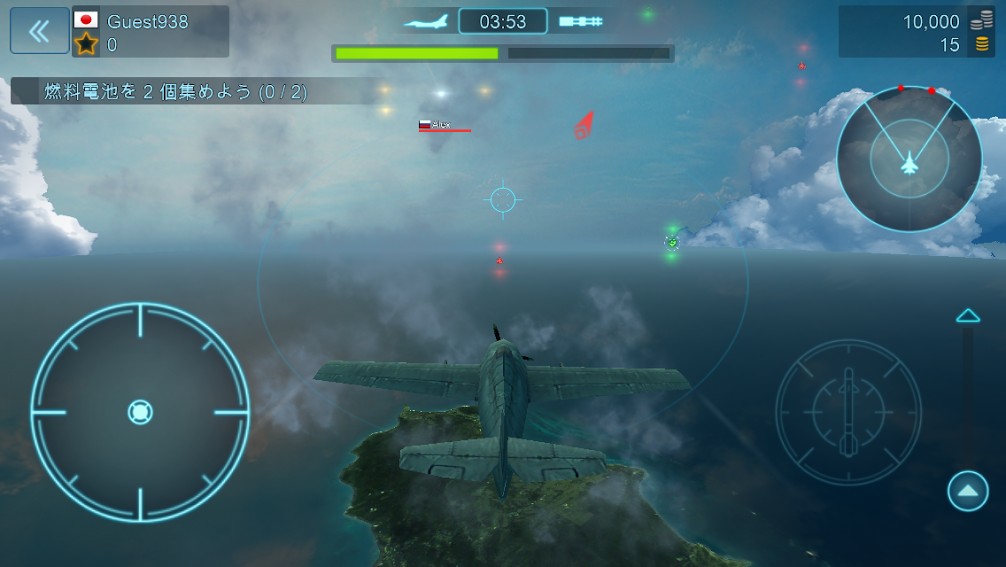Fire the missile weapon button
1006x567 pixels.
tap(848, 412)
